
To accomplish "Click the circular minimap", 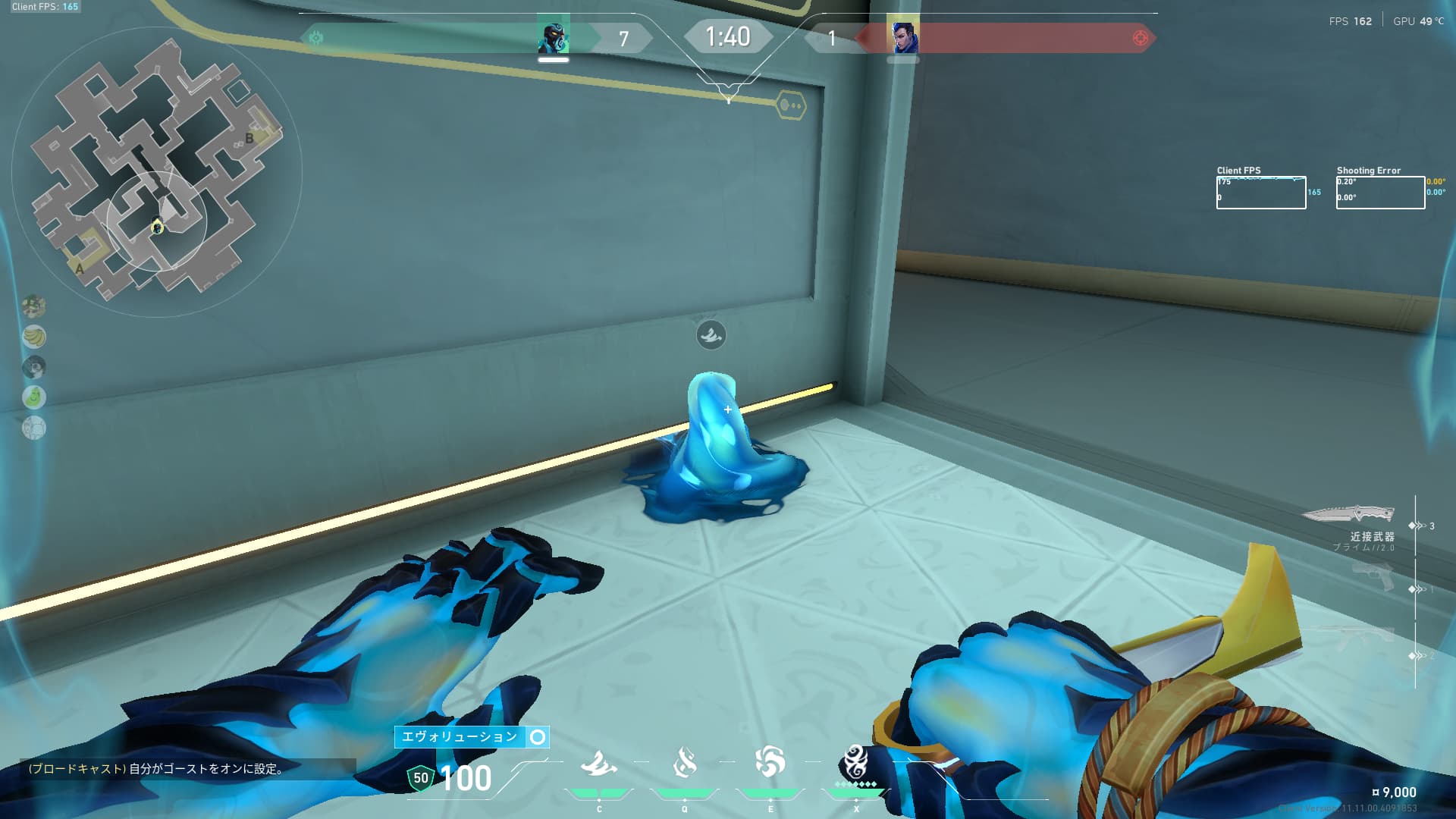I will coord(156,173).
